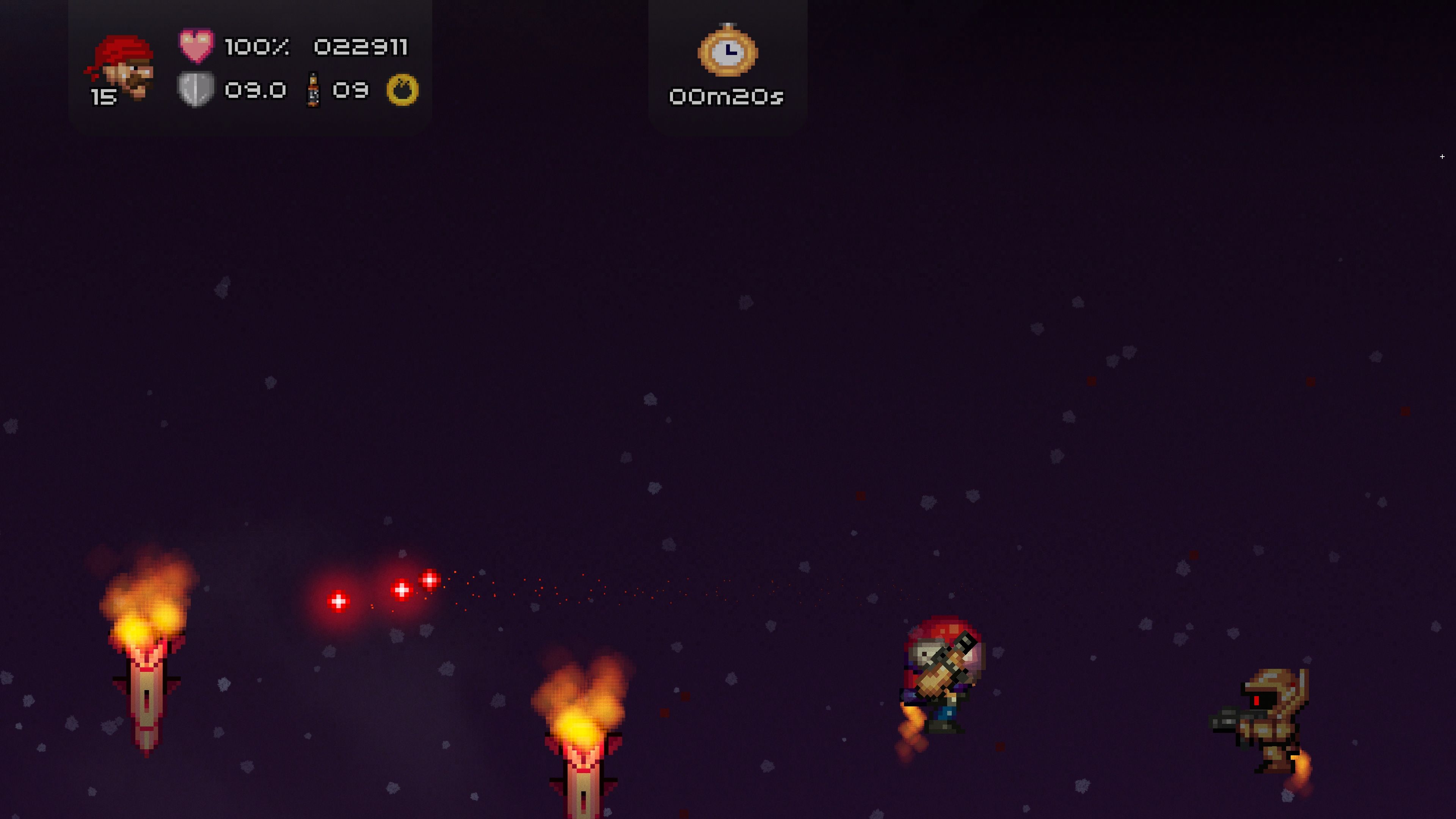
Task: Click the grey armor shield icon
Action: [196, 89]
